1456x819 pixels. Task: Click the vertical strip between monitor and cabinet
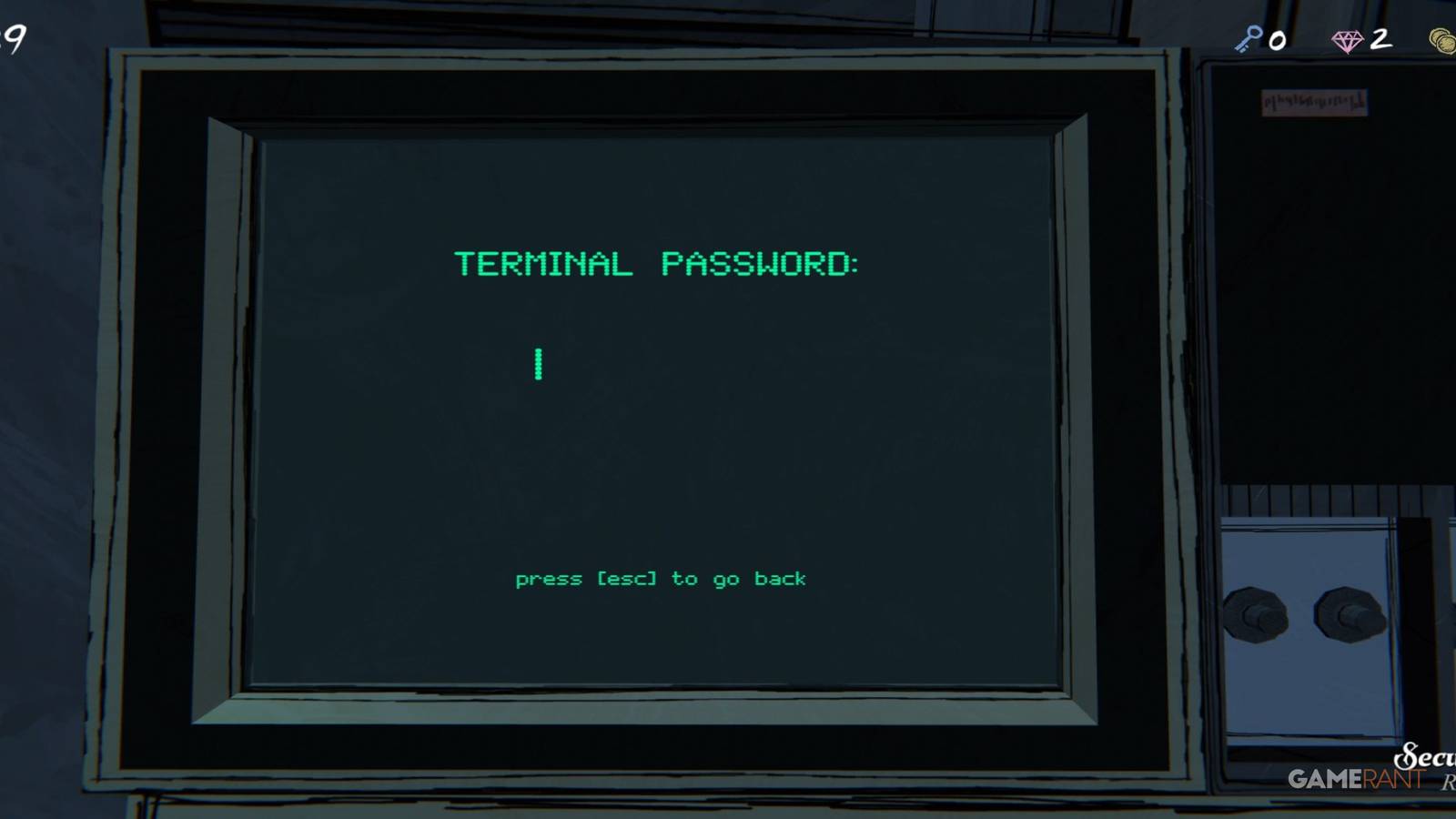point(1183,409)
